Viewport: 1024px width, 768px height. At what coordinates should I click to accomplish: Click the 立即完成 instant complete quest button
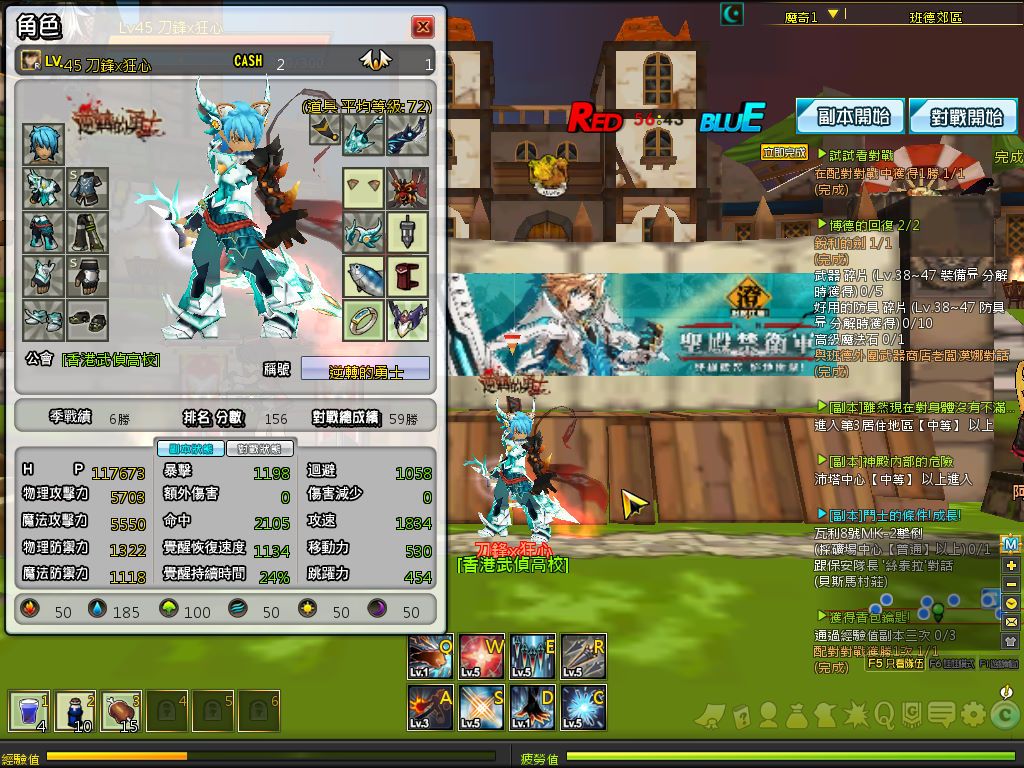point(783,153)
